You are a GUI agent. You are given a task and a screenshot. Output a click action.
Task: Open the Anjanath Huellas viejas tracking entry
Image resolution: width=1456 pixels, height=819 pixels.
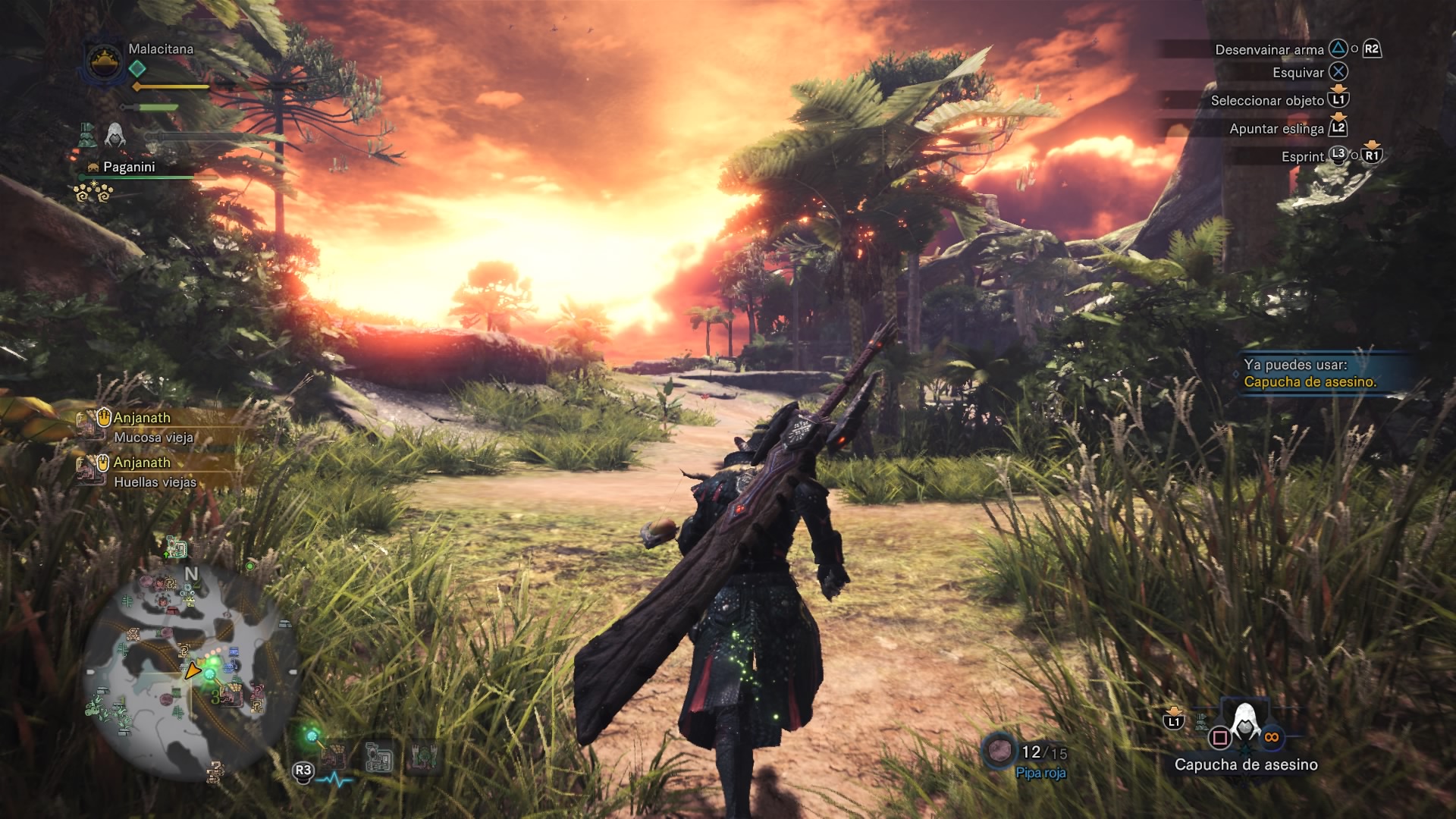153,472
